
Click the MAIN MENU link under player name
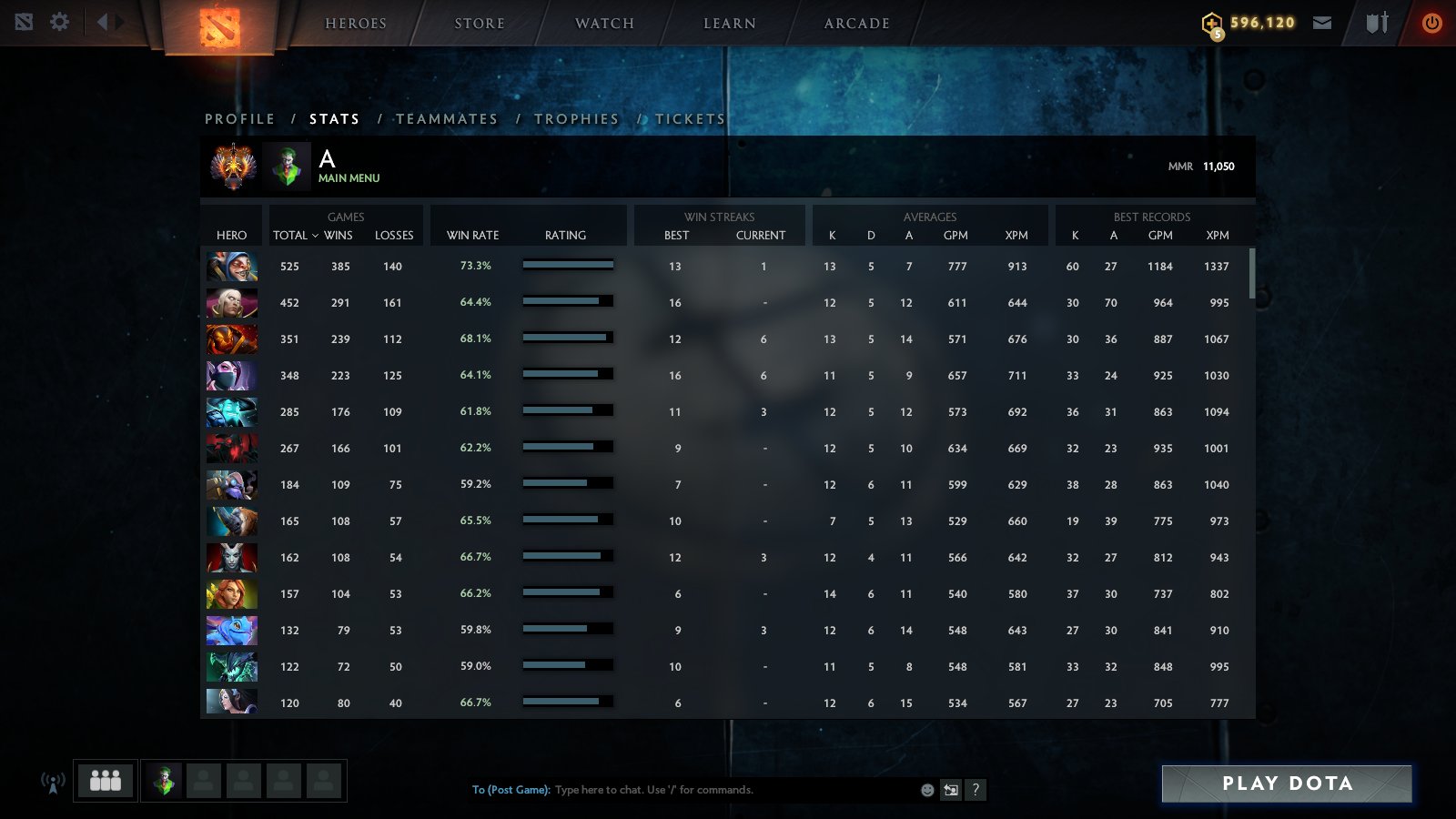(x=349, y=178)
